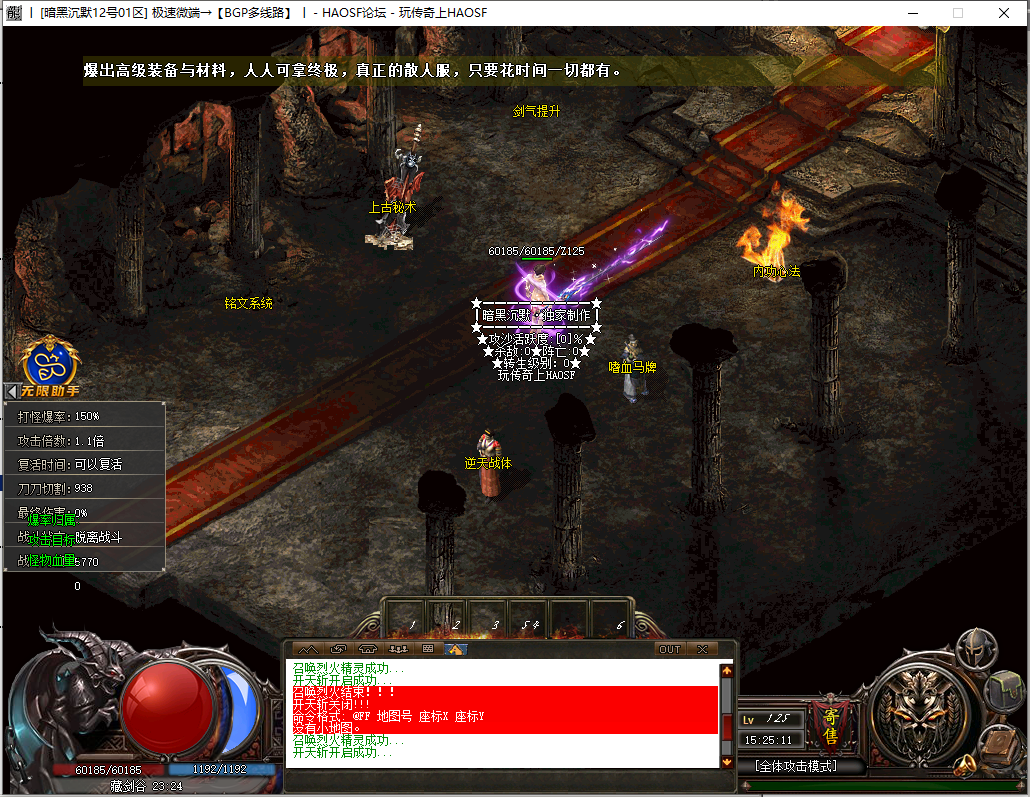Click the OUT button on the chat bar
This screenshot has height=797, width=1030.
tap(669, 649)
